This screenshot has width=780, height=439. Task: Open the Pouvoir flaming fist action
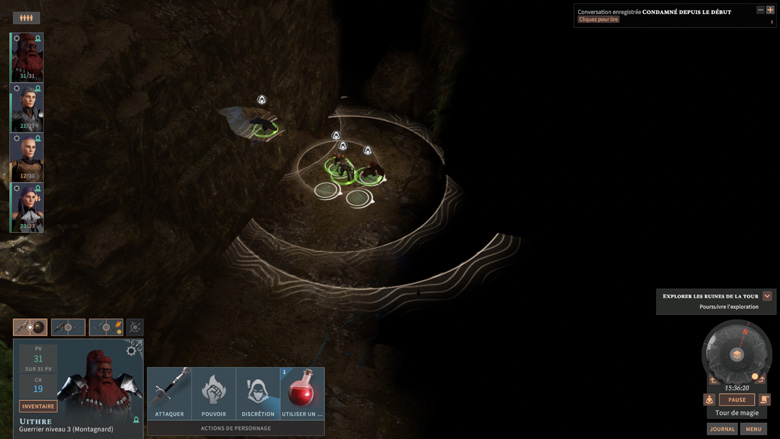tap(214, 392)
